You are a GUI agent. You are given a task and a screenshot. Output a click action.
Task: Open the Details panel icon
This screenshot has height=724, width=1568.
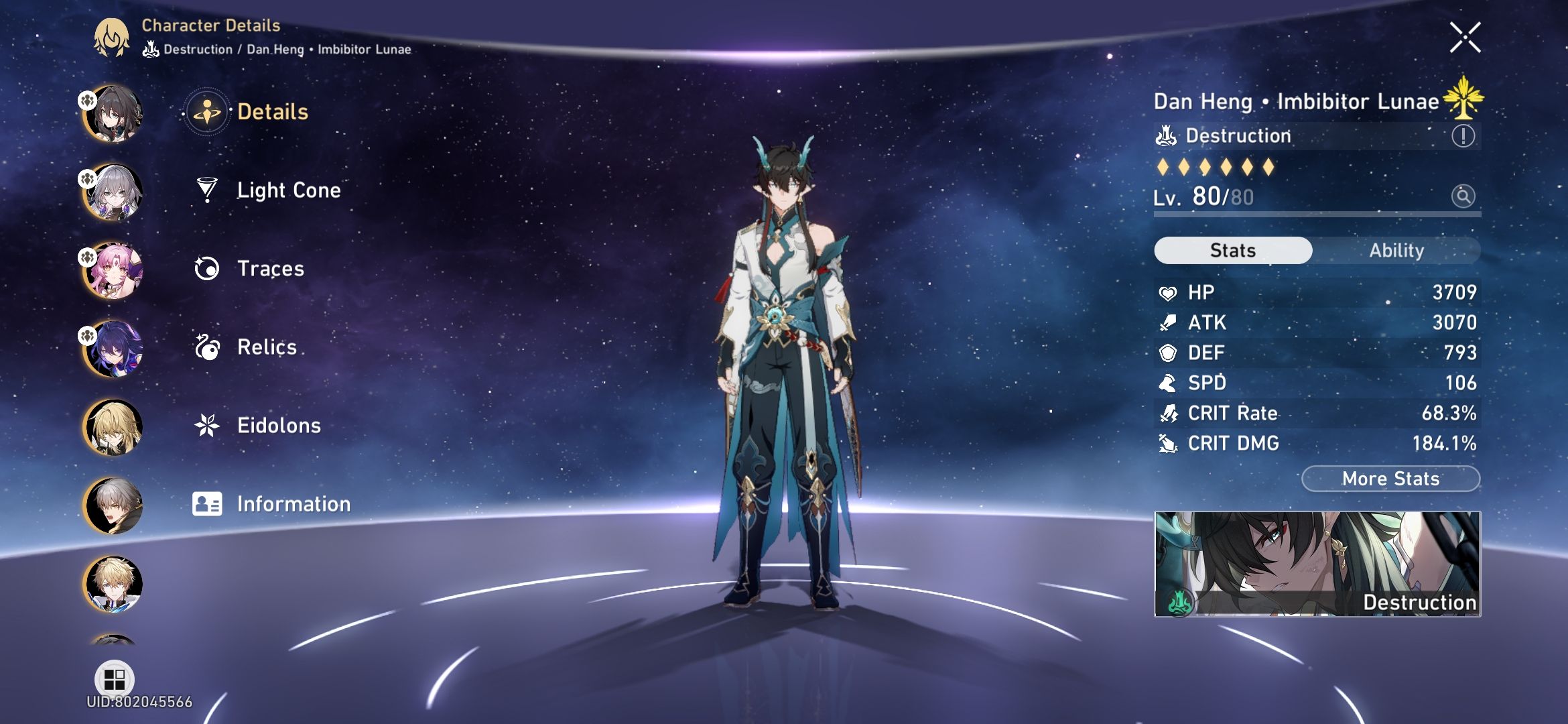[208, 113]
